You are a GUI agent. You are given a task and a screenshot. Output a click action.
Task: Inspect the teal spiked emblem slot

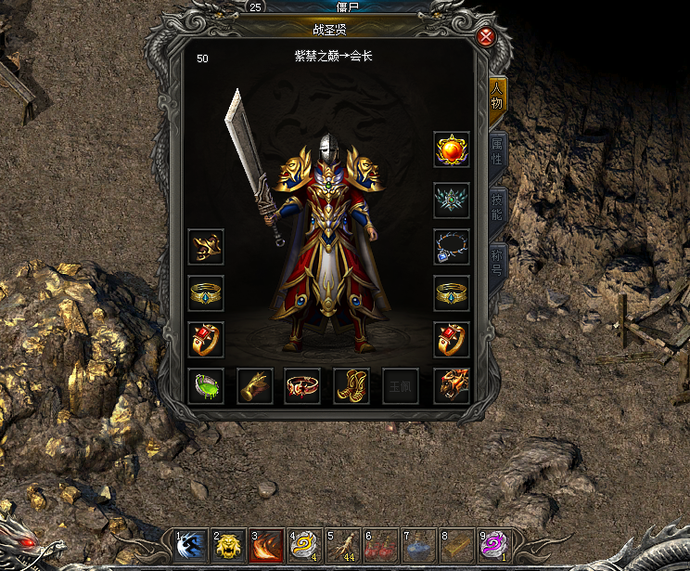pyautogui.click(x=452, y=200)
